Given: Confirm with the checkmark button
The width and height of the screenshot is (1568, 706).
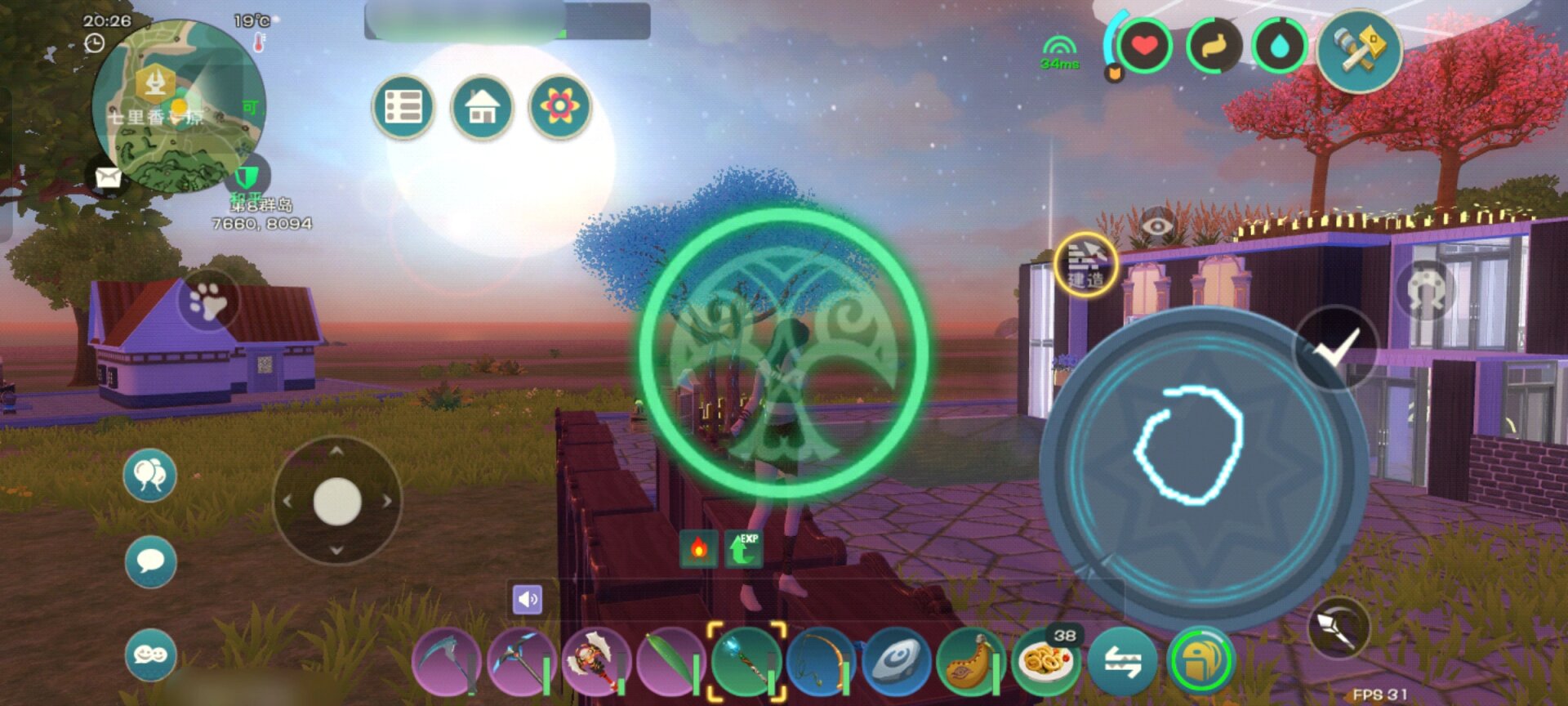Looking at the screenshot, I should click(x=1336, y=349).
